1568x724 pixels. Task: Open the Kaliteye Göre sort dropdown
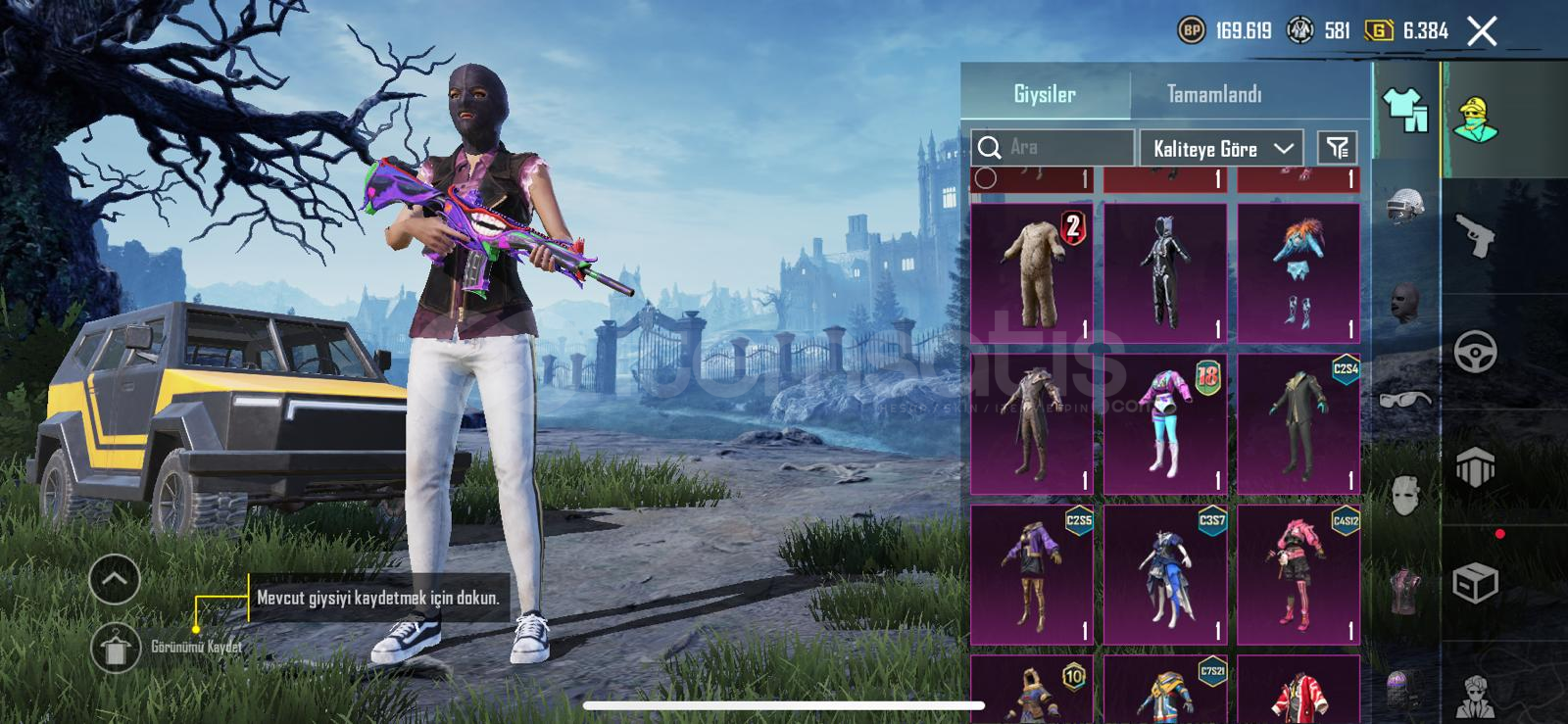coord(1221,149)
